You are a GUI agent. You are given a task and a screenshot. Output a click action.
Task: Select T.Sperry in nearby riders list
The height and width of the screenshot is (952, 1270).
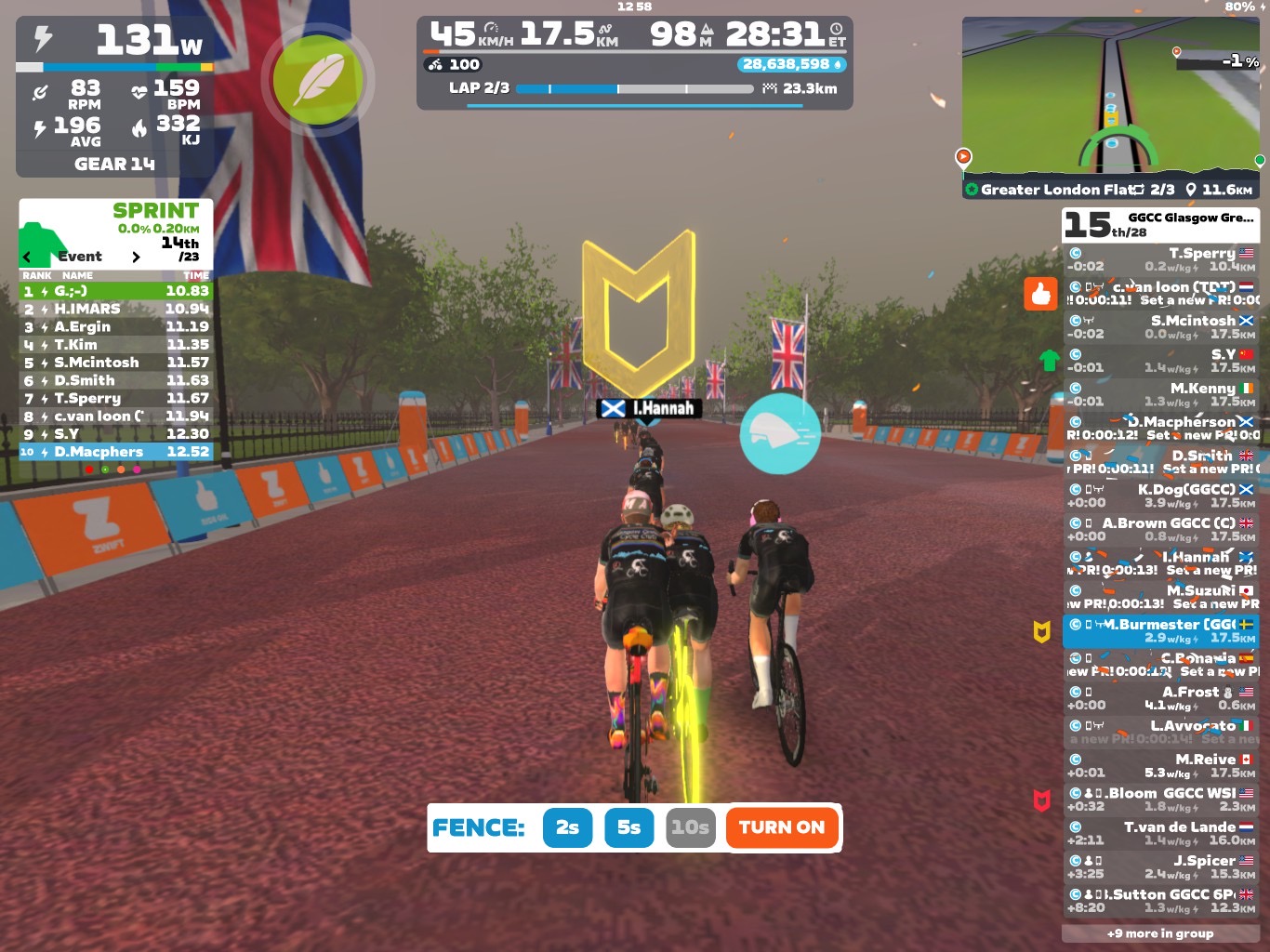[x=1160, y=259]
